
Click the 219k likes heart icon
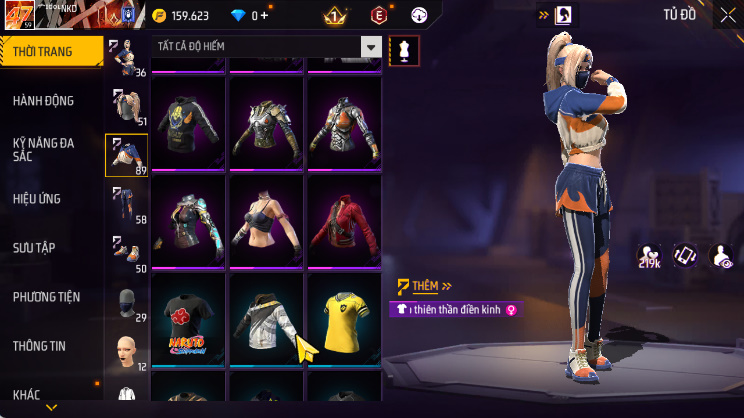[x=649, y=257]
